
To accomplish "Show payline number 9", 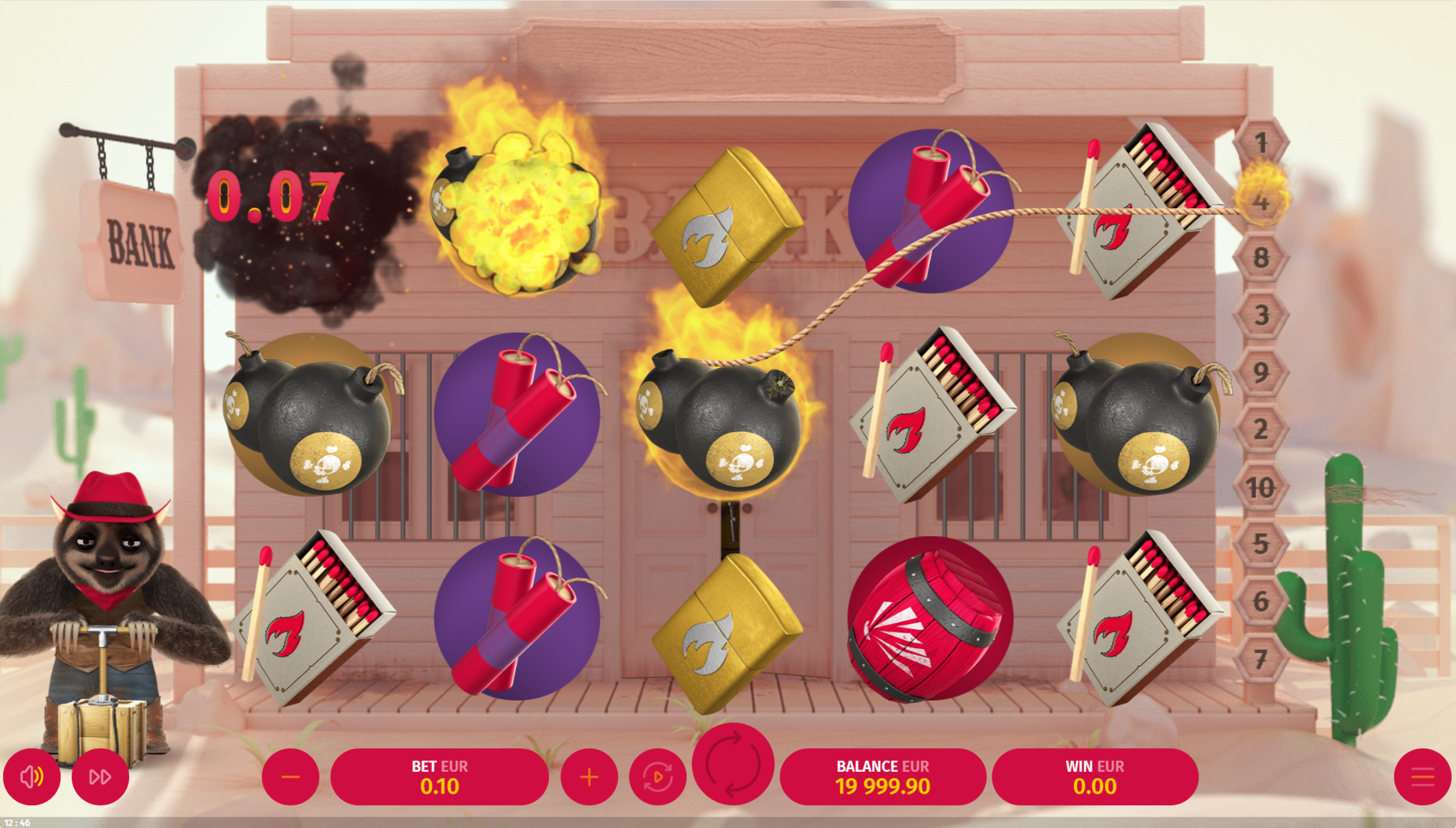I will [x=1261, y=372].
